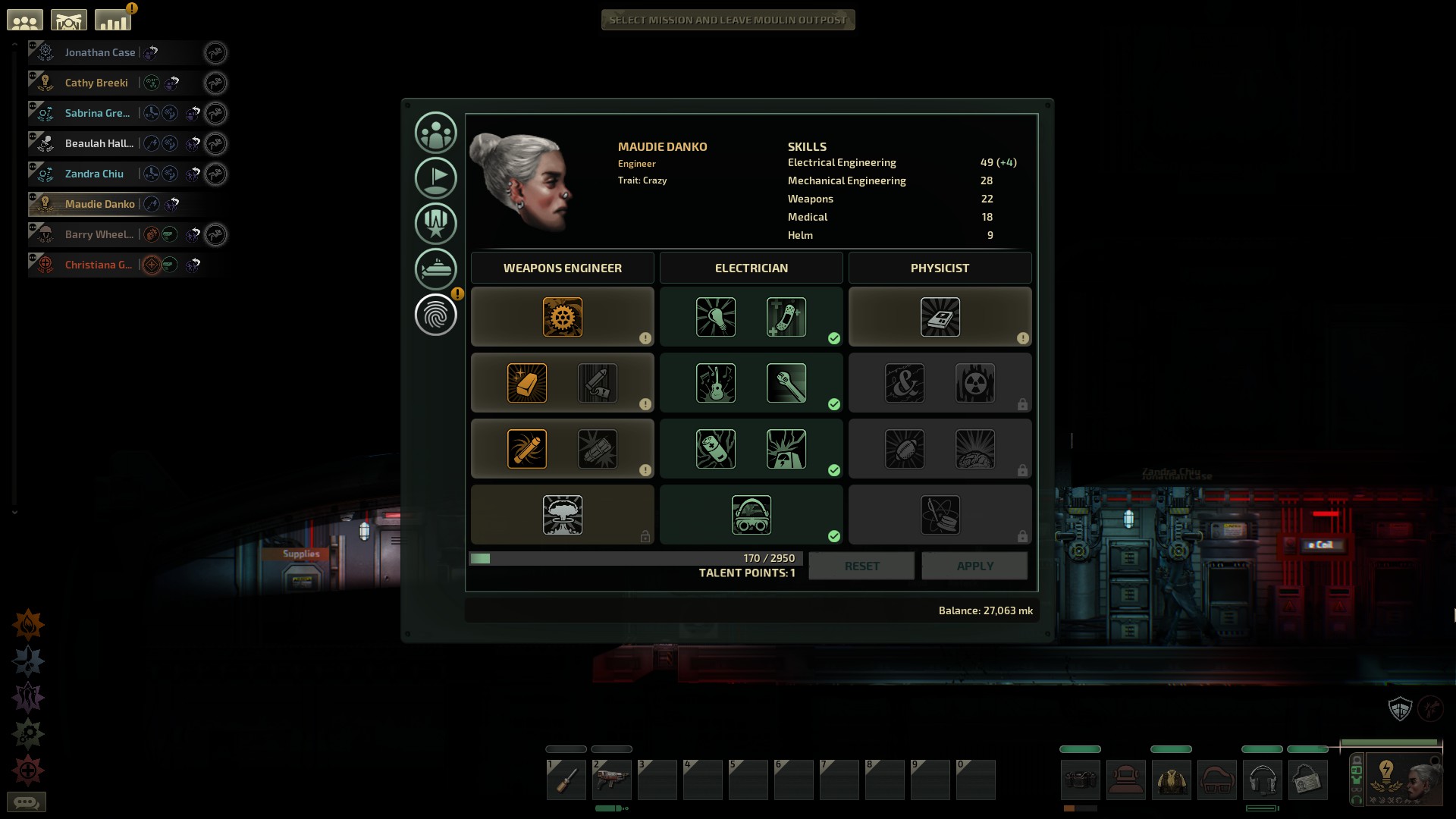Viewport: 1456px width, 819px height.
Task: Select Jonathan Case in the crew list
Action: [x=100, y=52]
